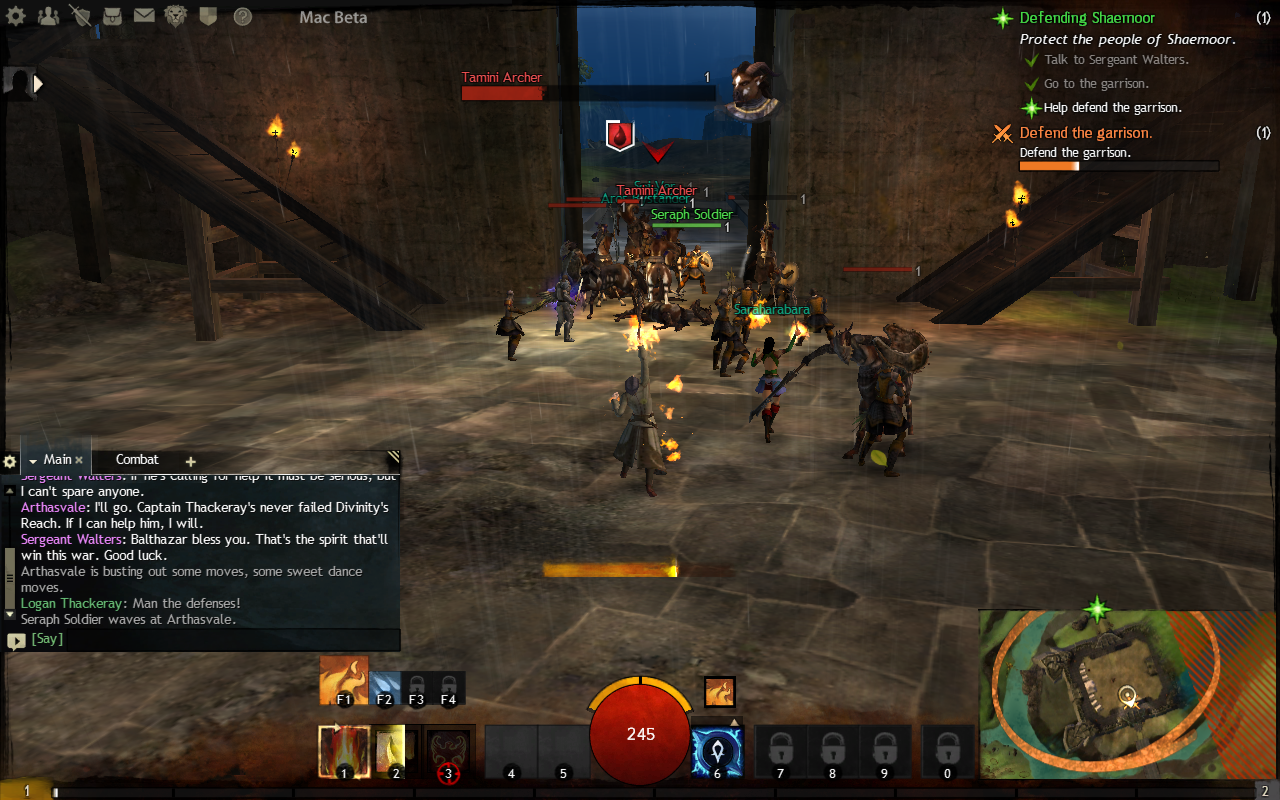Image resolution: width=1280 pixels, height=800 pixels.
Task: Add a new chat tab
Action: tap(190, 461)
